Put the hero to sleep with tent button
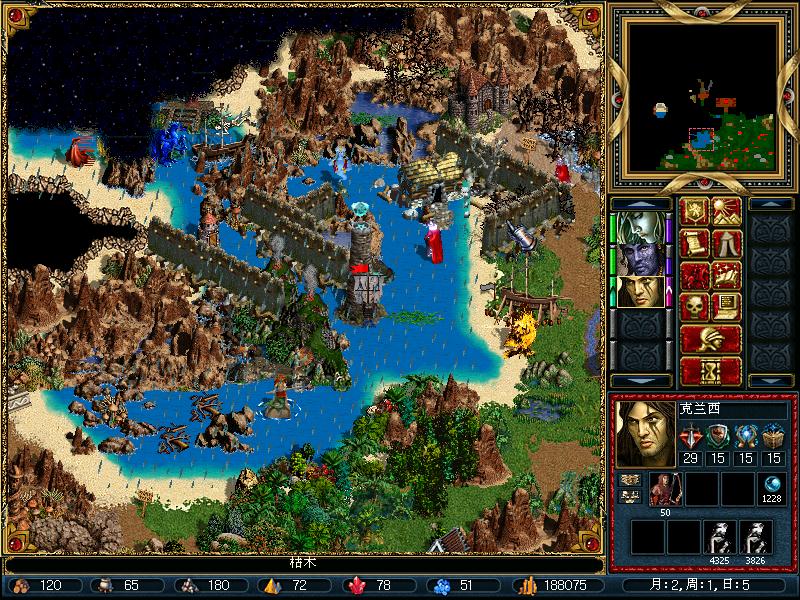The height and width of the screenshot is (600, 800). click(726, 243)
